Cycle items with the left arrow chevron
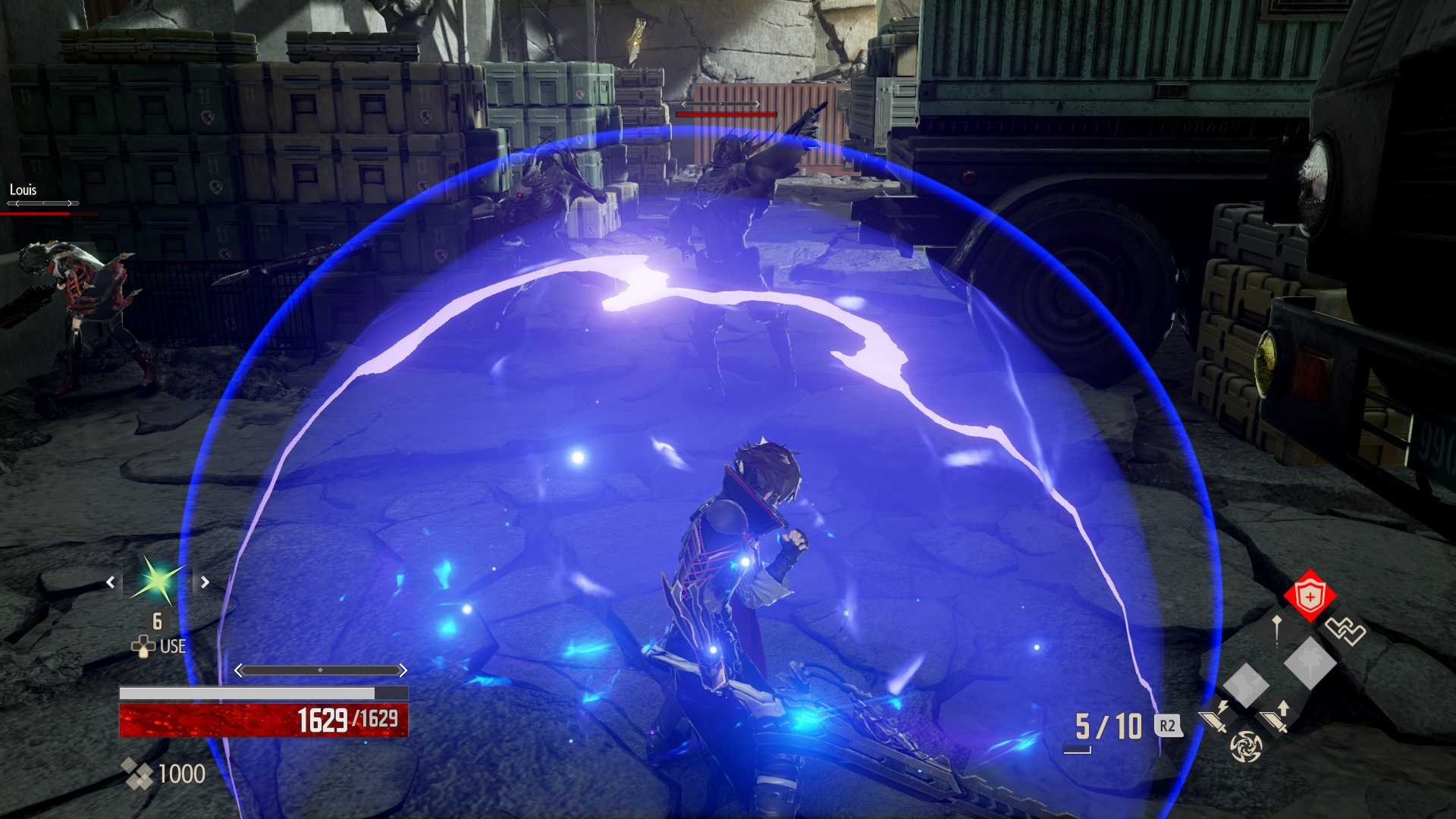 (111, 582)
